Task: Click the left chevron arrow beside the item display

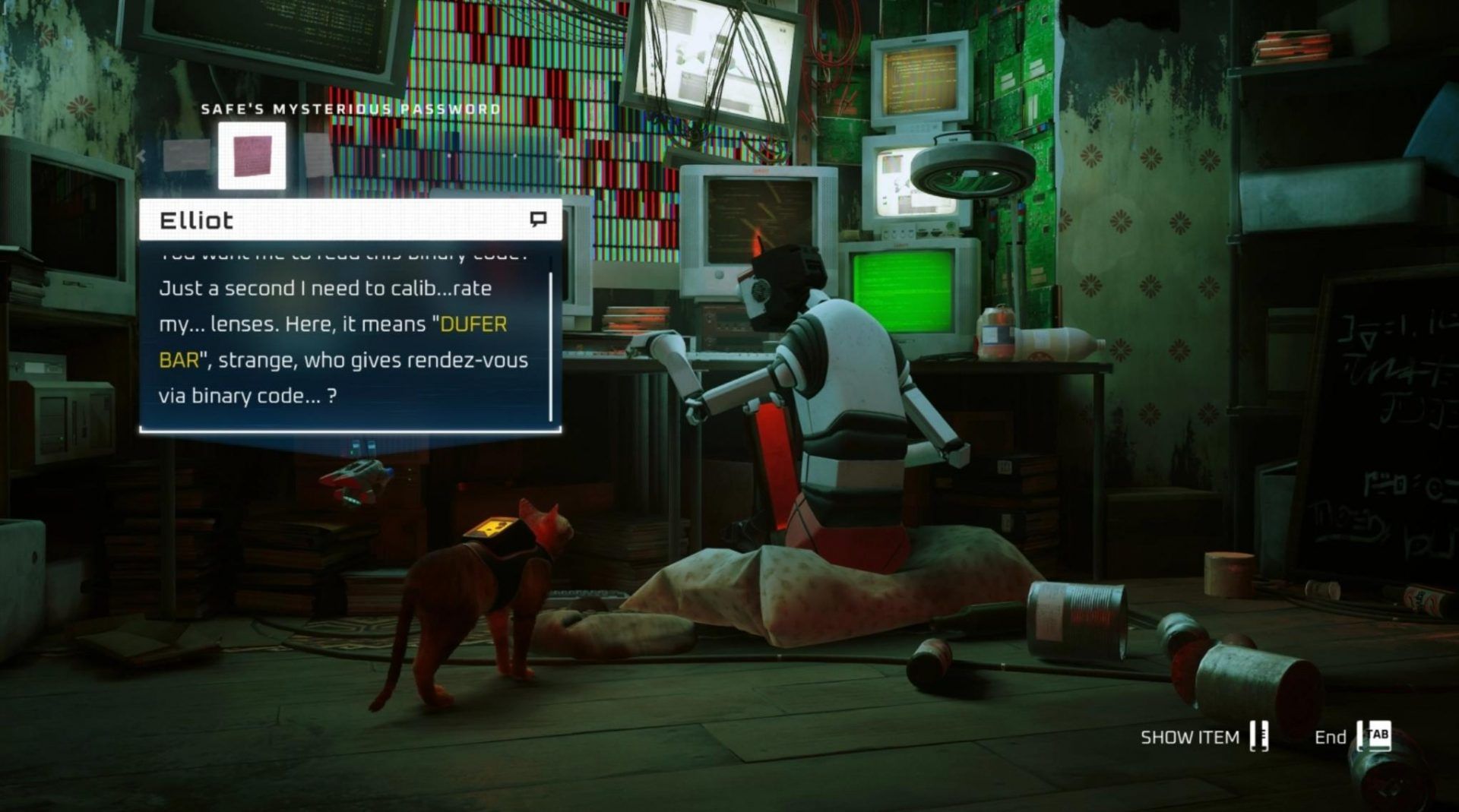Action: [141, 157]
